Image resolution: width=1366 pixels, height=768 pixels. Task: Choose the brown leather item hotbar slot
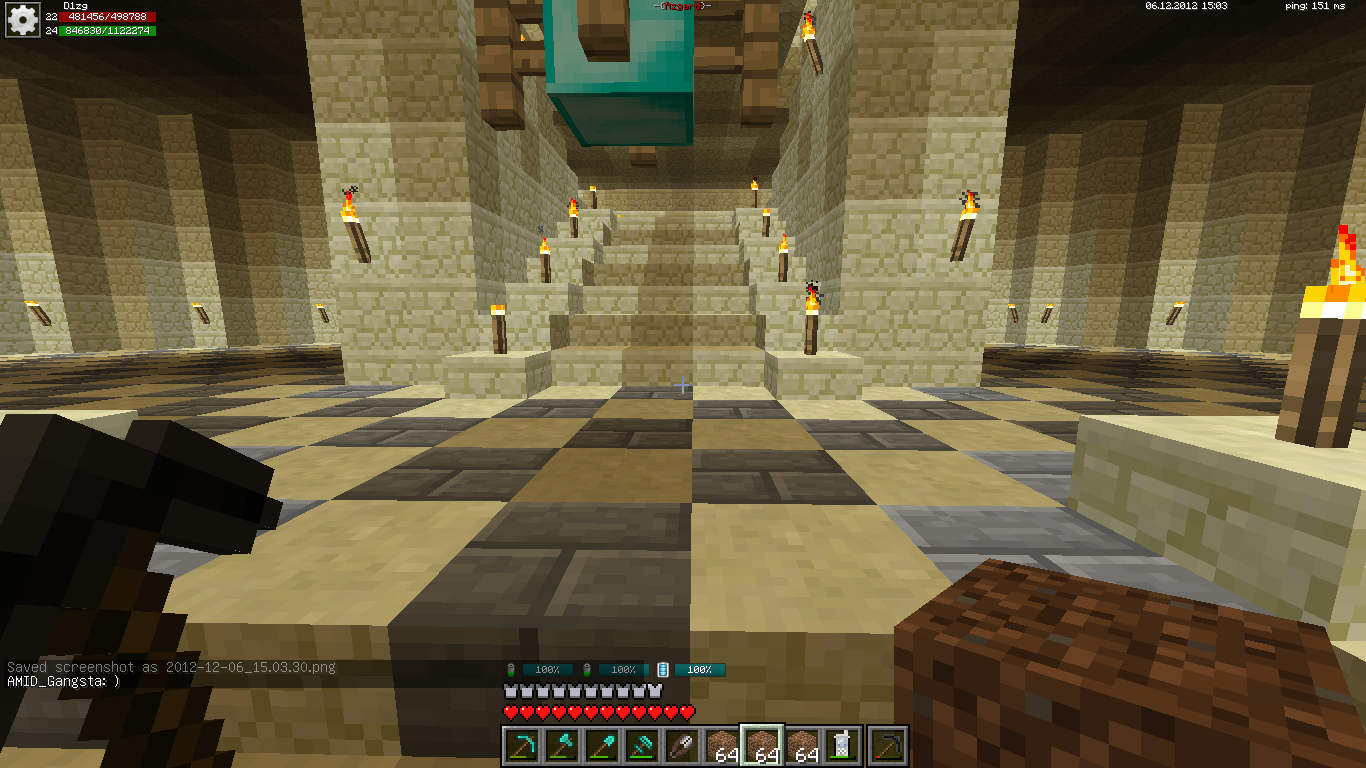coord(680,745)
